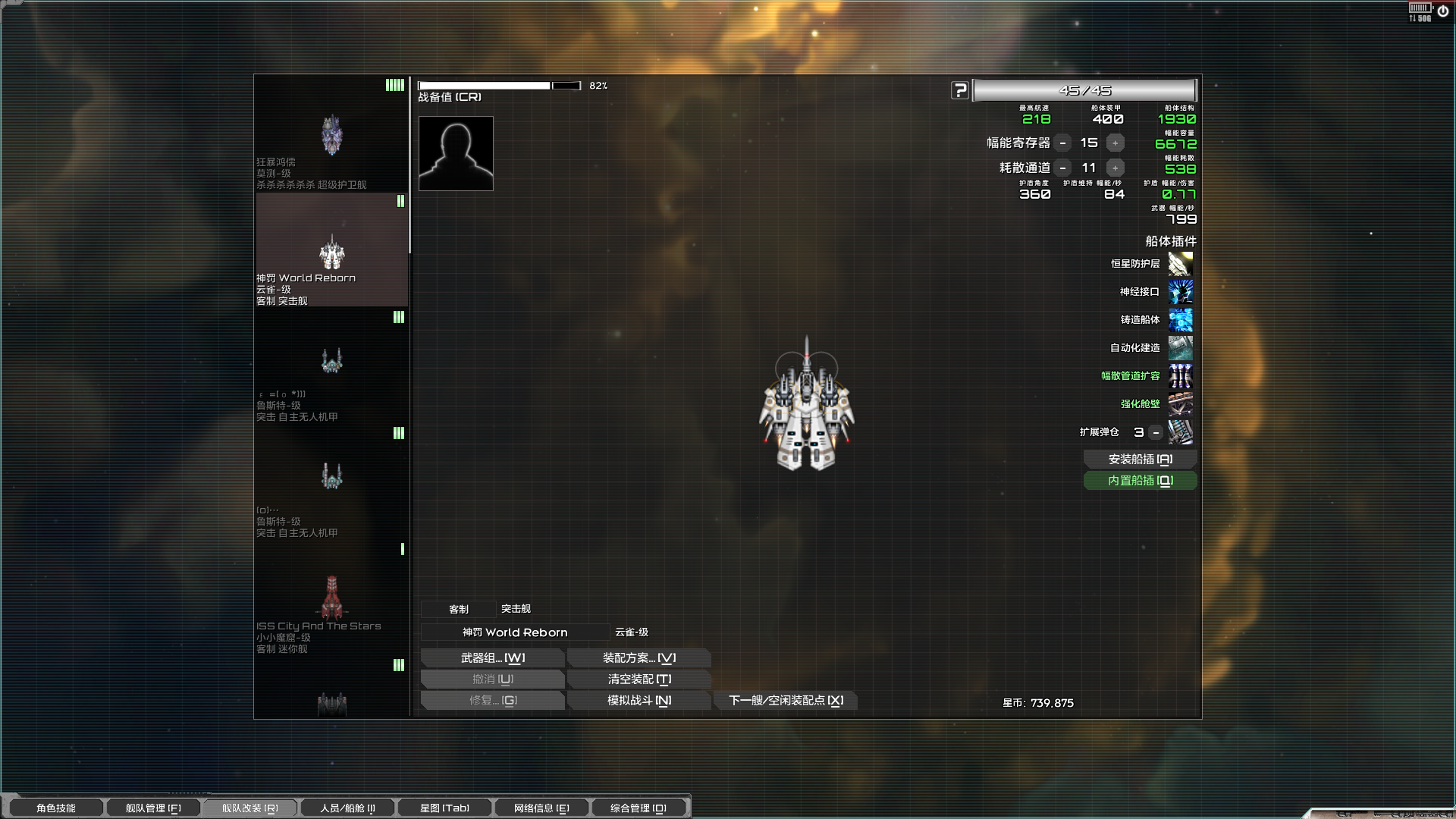Increase 幅能寄存器 with the plus button
Screen dimensions: 1456x819
1115,143
